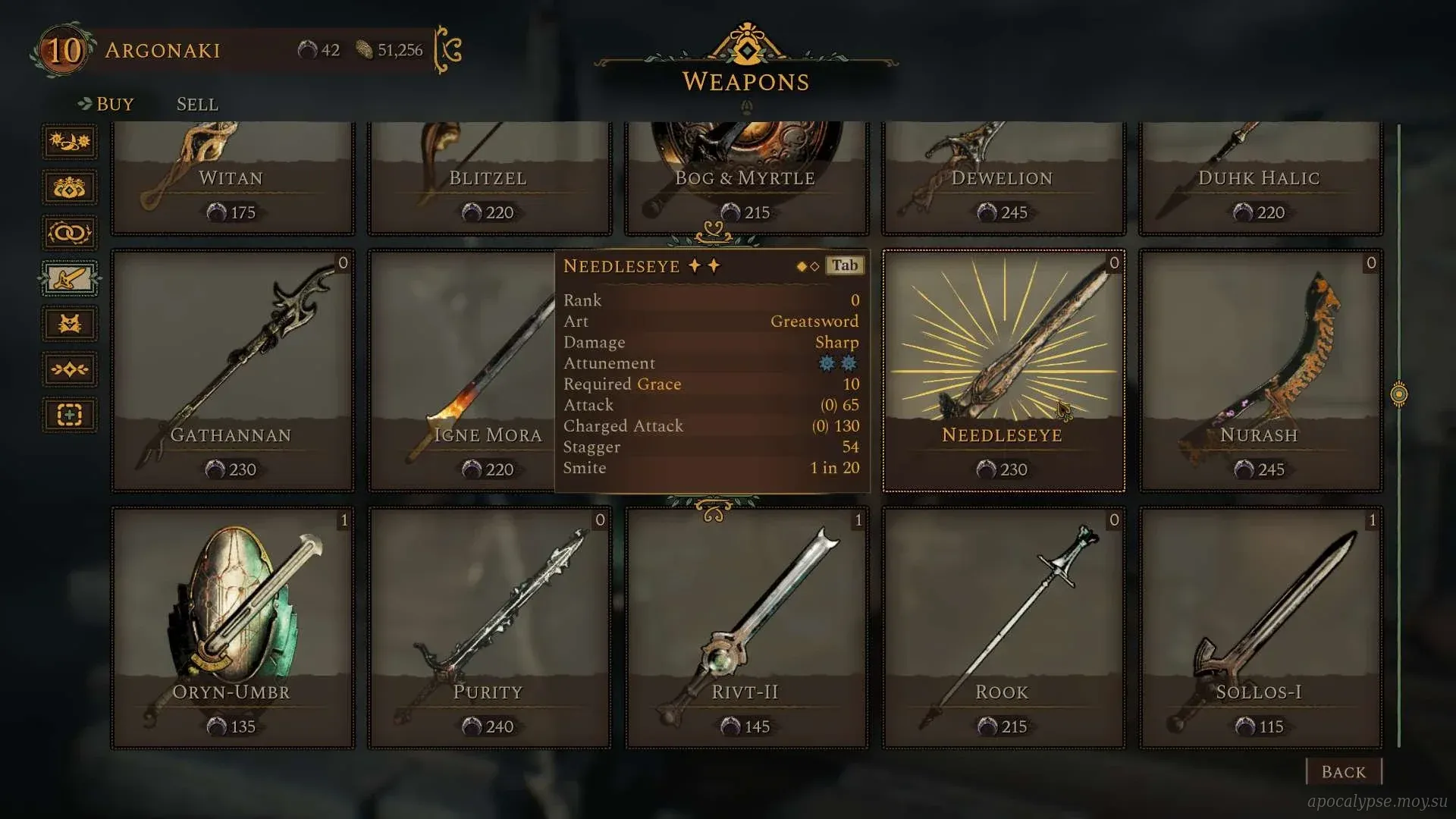
Task: Select the Rivt-II sword card
Action: (746, 628)
